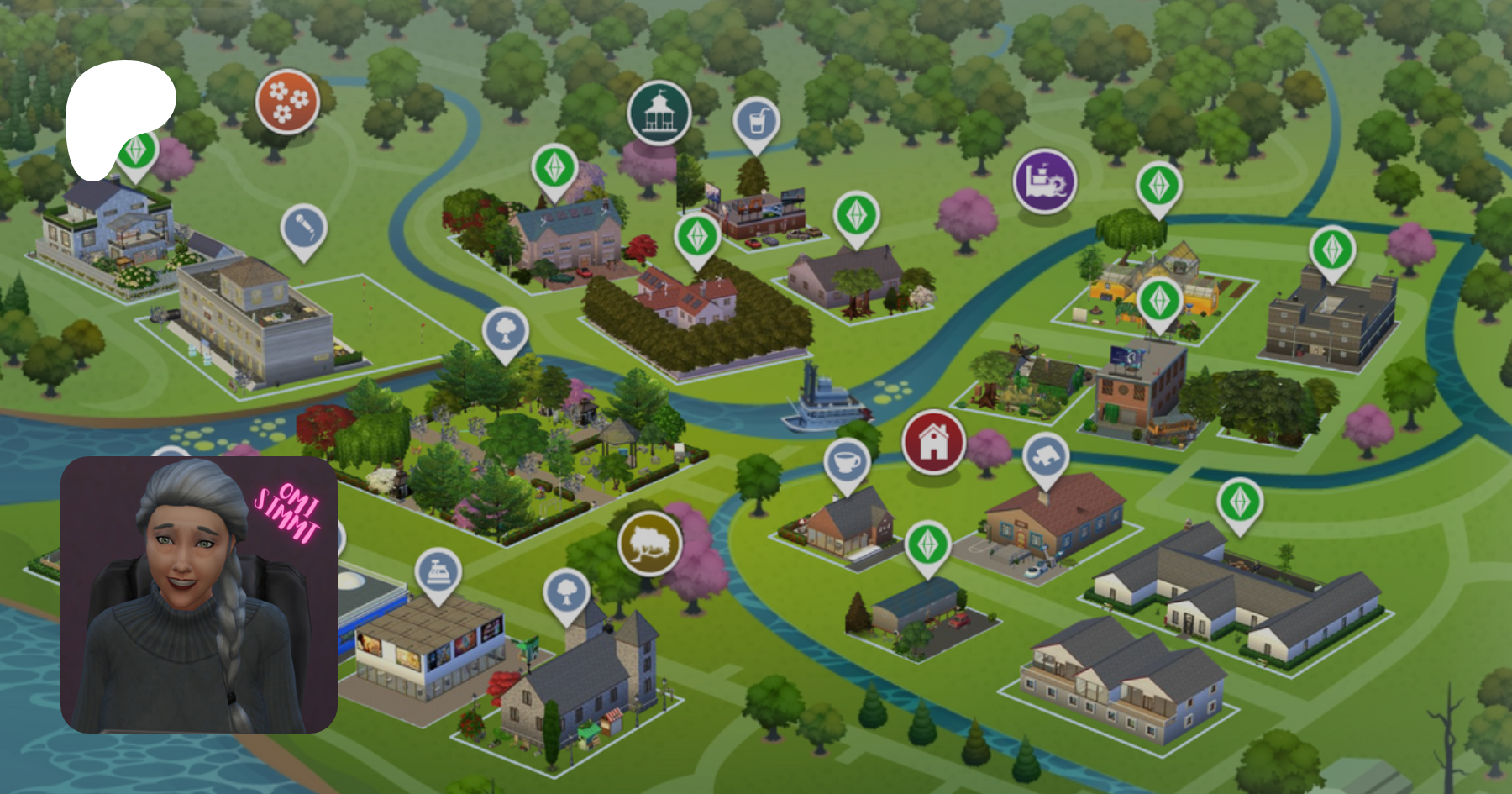Select the microphone karaoke venue marker
The height and width of the screenshot is (794, 1512).
[x=303, y=229]
